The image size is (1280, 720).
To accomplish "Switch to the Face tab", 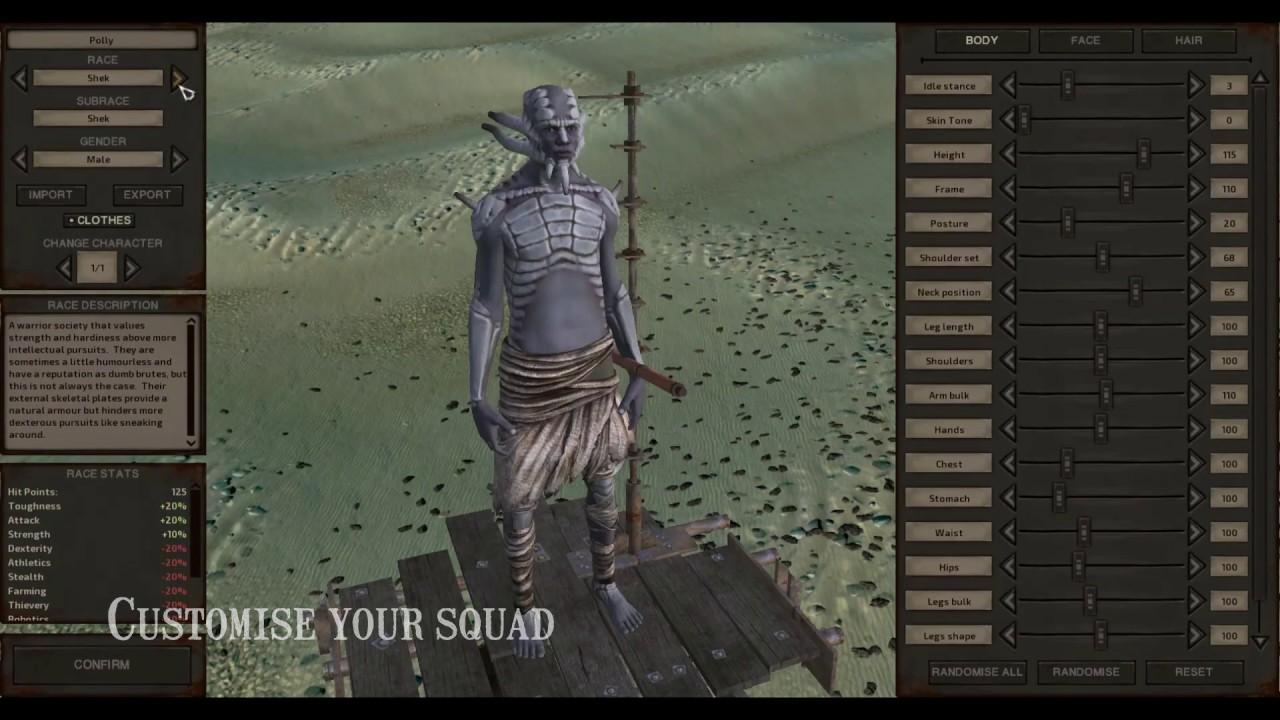I will click(x=1084, y=40).
